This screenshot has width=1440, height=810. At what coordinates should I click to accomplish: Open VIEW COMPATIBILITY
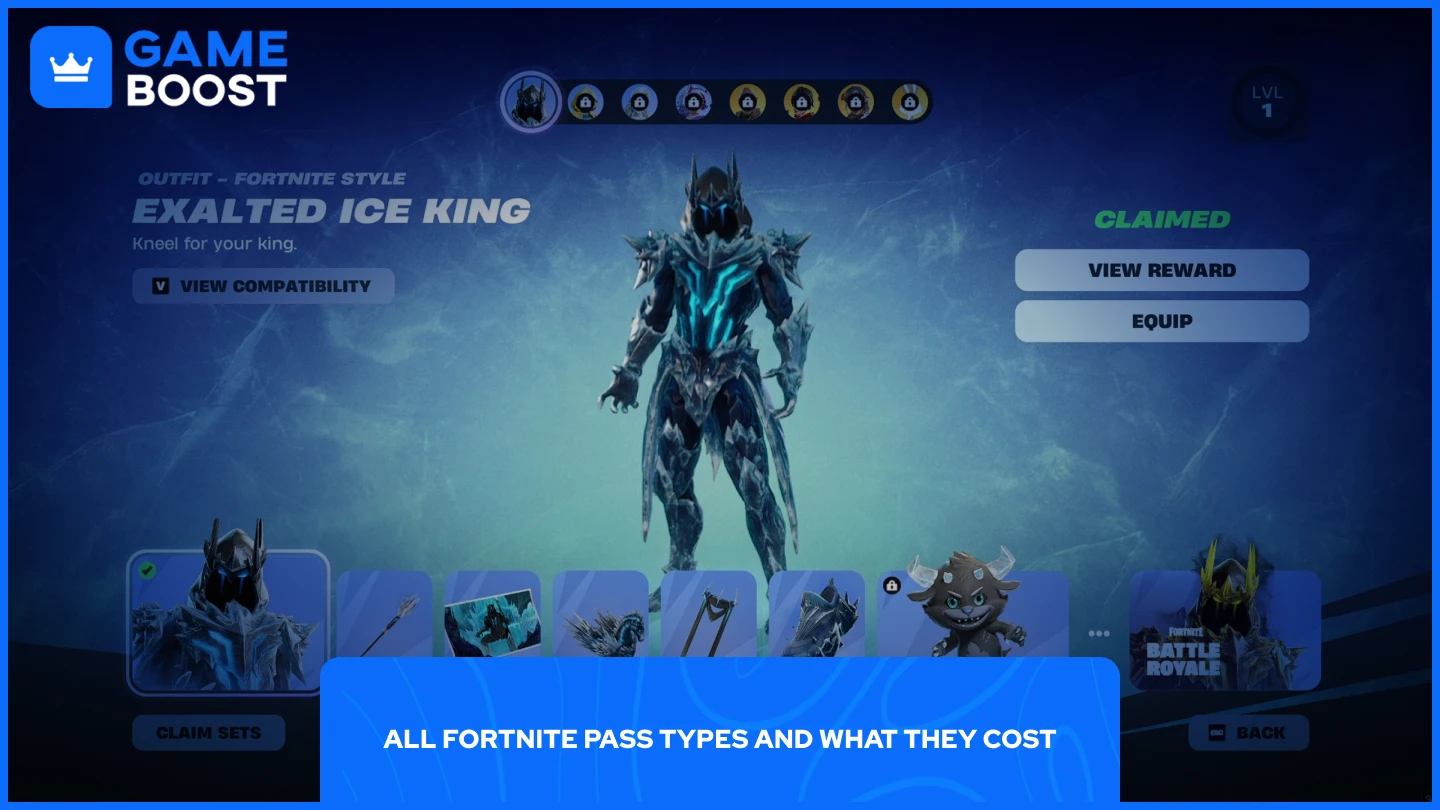coord(263,286)
